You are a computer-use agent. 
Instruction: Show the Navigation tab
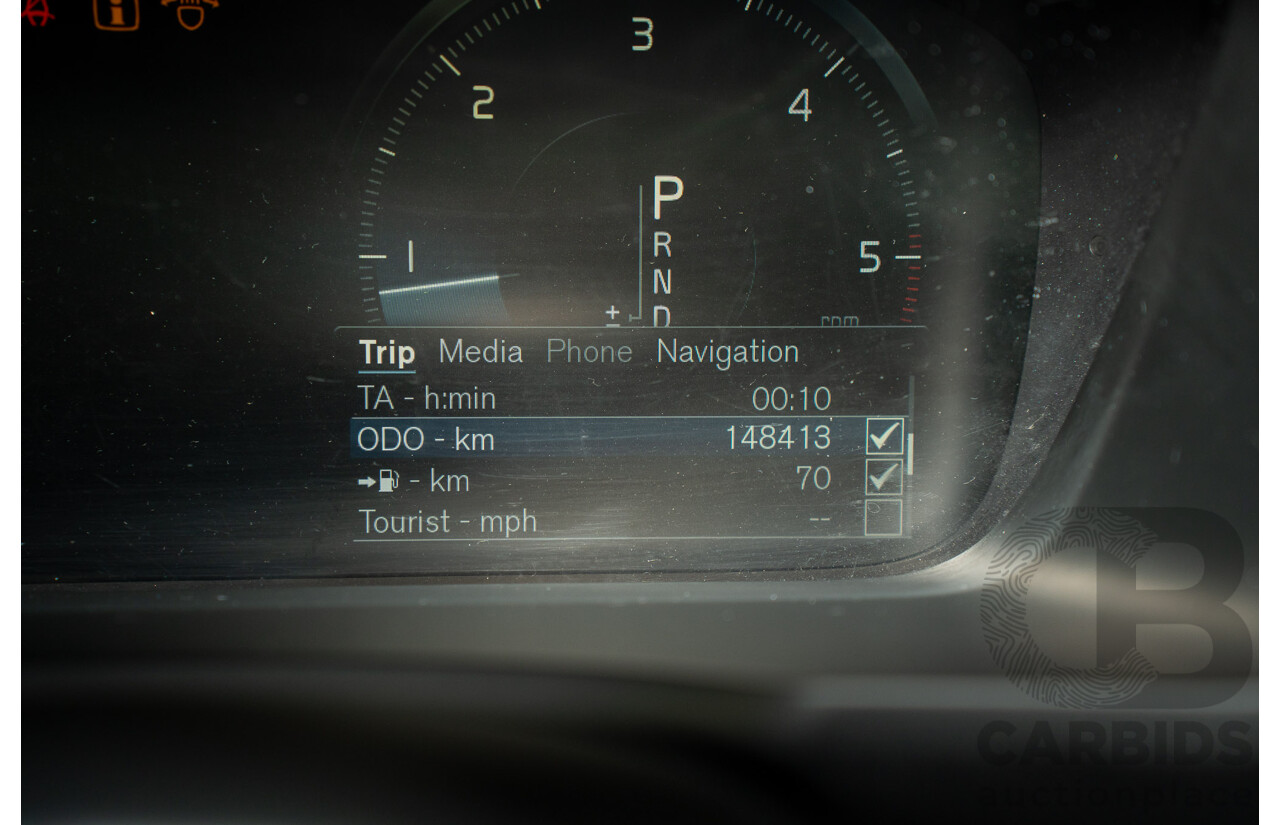pos(727,352)
